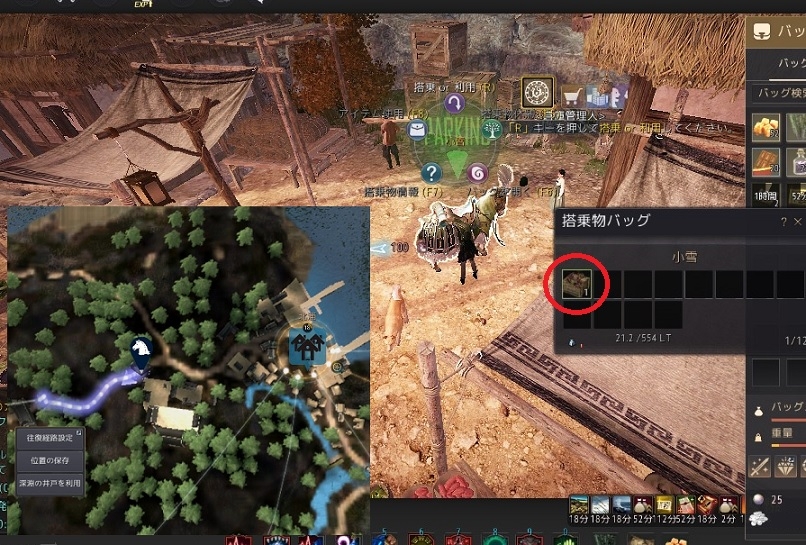Click the pearl currency icon
806x545 pixels.
click(x=757, y=500)
